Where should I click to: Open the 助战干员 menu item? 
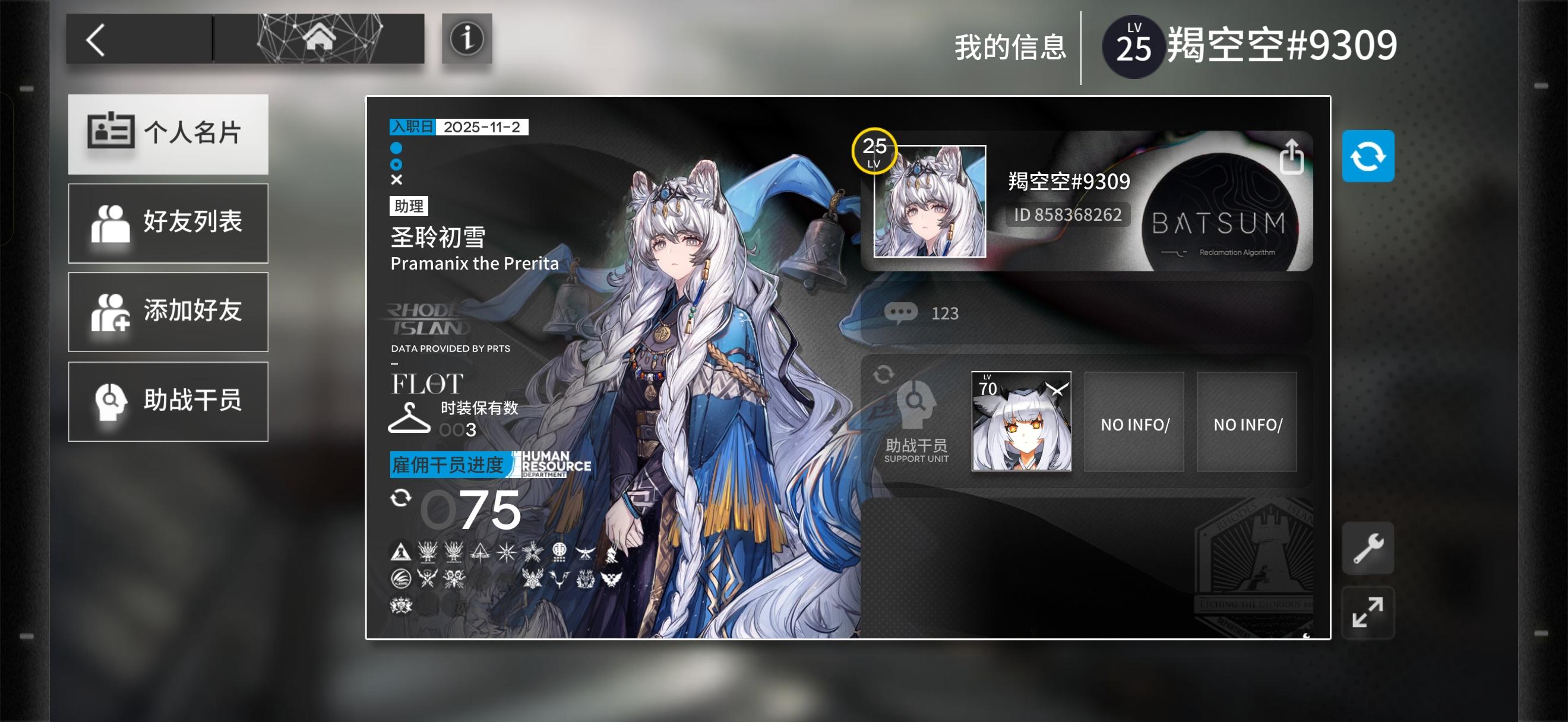click(168, 400)
